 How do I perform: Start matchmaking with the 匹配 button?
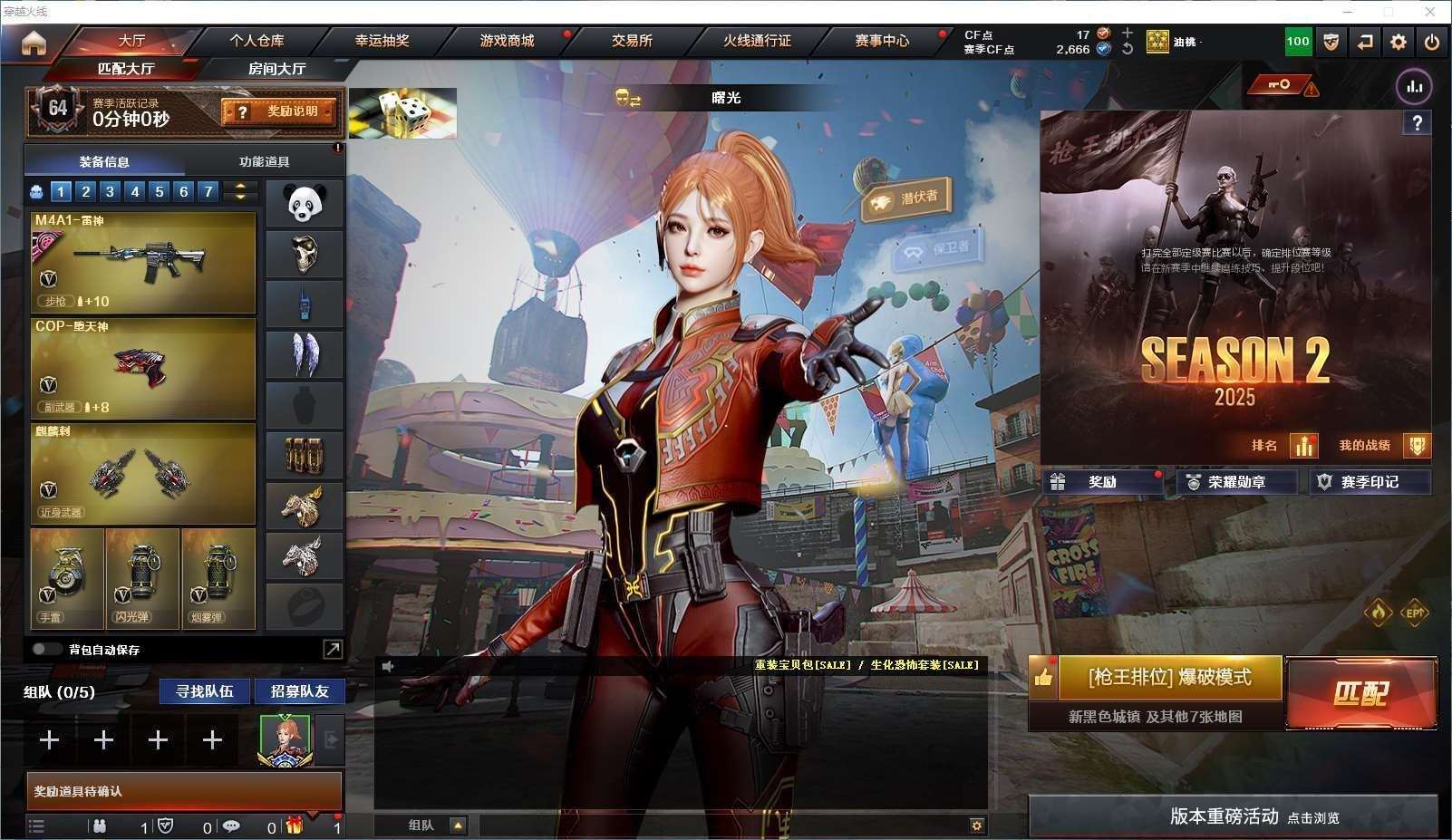tap(1360, 693)
